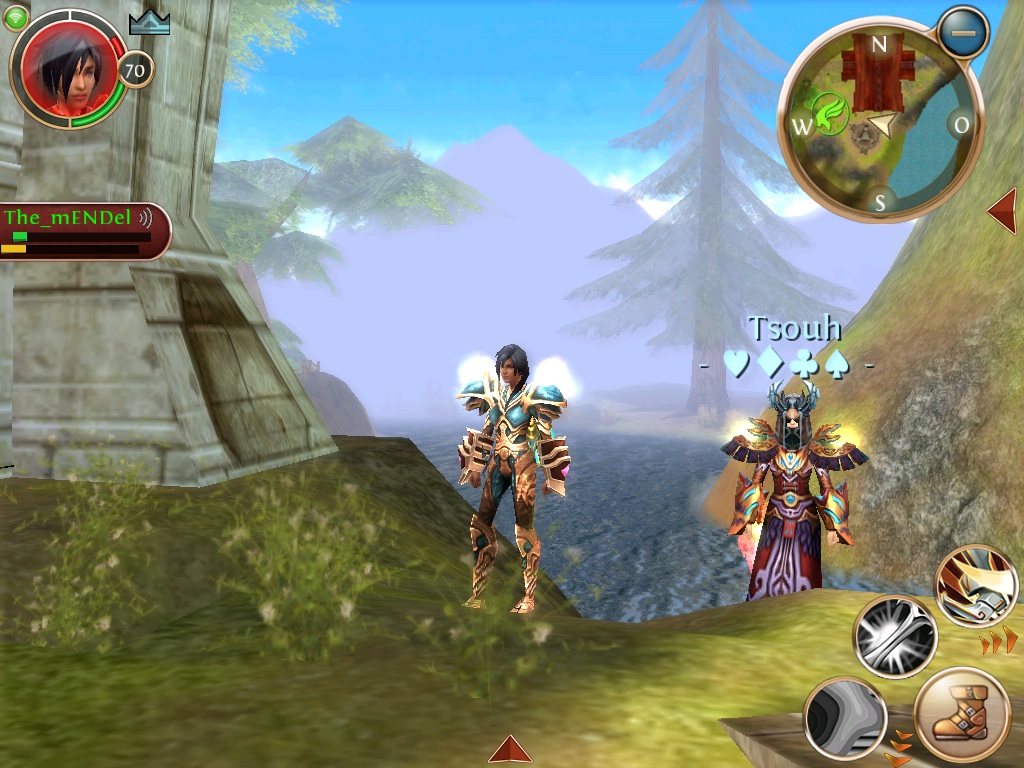Use the white slash attack skill
This screenshot has height=768, width=1024.
(x=894, y=637)
